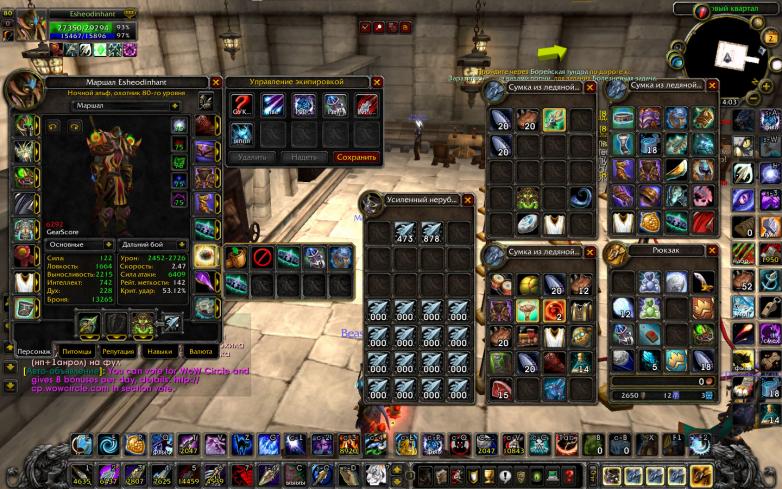782x489 pixels.
Task: Save the equipment set with Сохранить
Action: pyautogui.click(x=356, y=157)
